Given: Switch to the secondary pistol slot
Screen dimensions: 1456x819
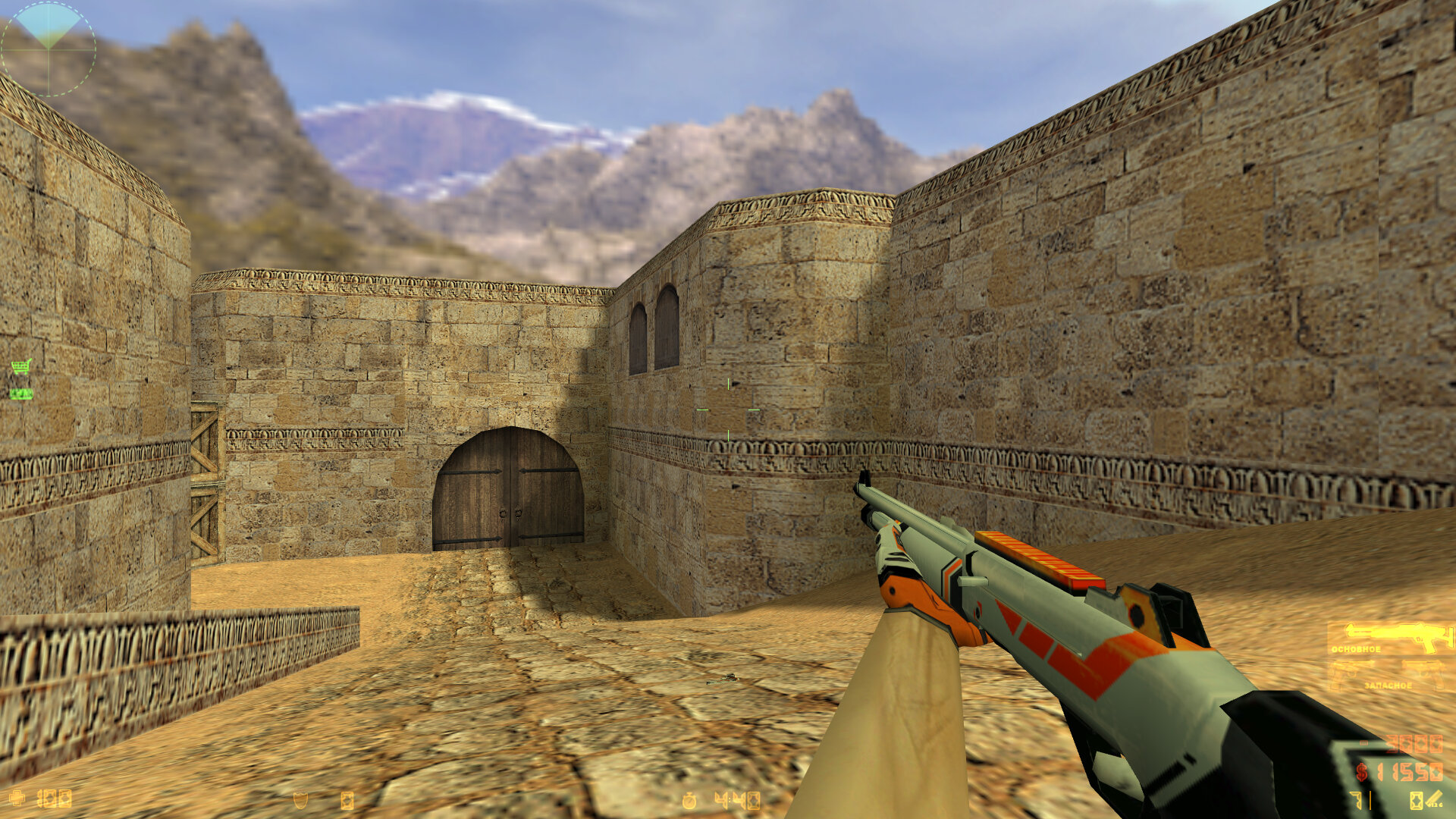Looking at the screenshot, I should tap(1388, 674).
